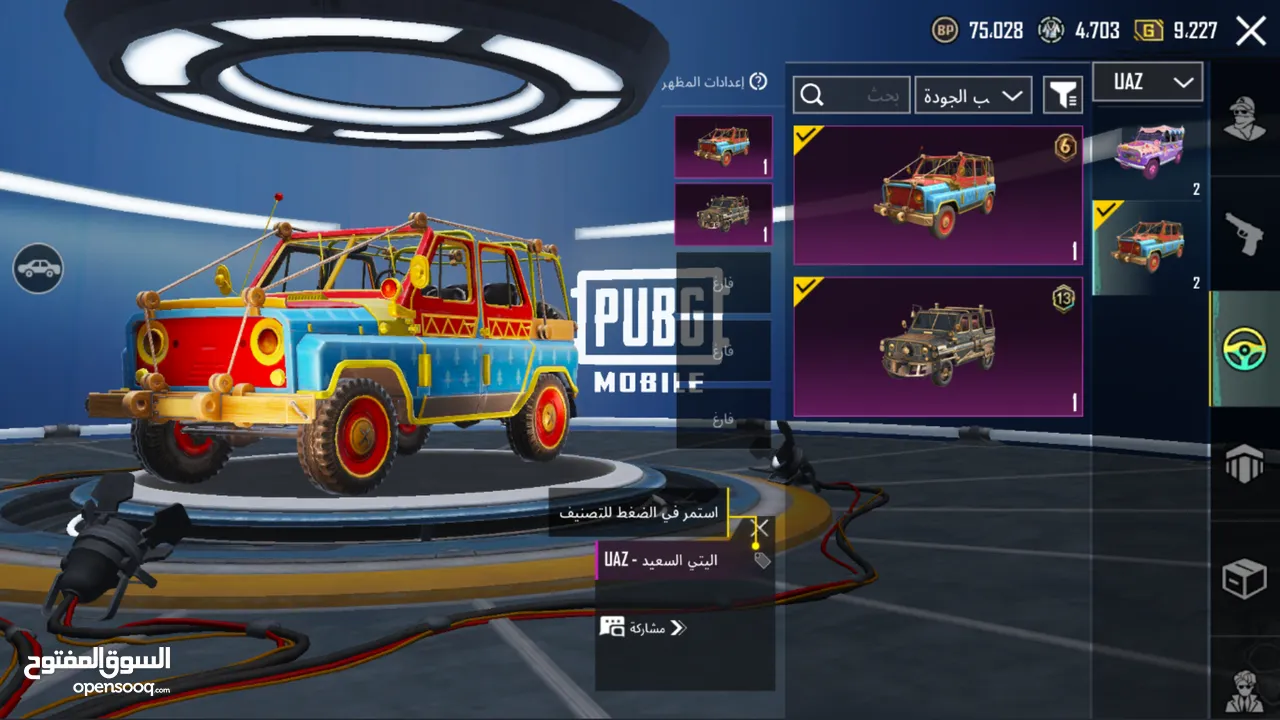Open the quality sort dropdown
The image size is (1280, 720).
(973, 95)
